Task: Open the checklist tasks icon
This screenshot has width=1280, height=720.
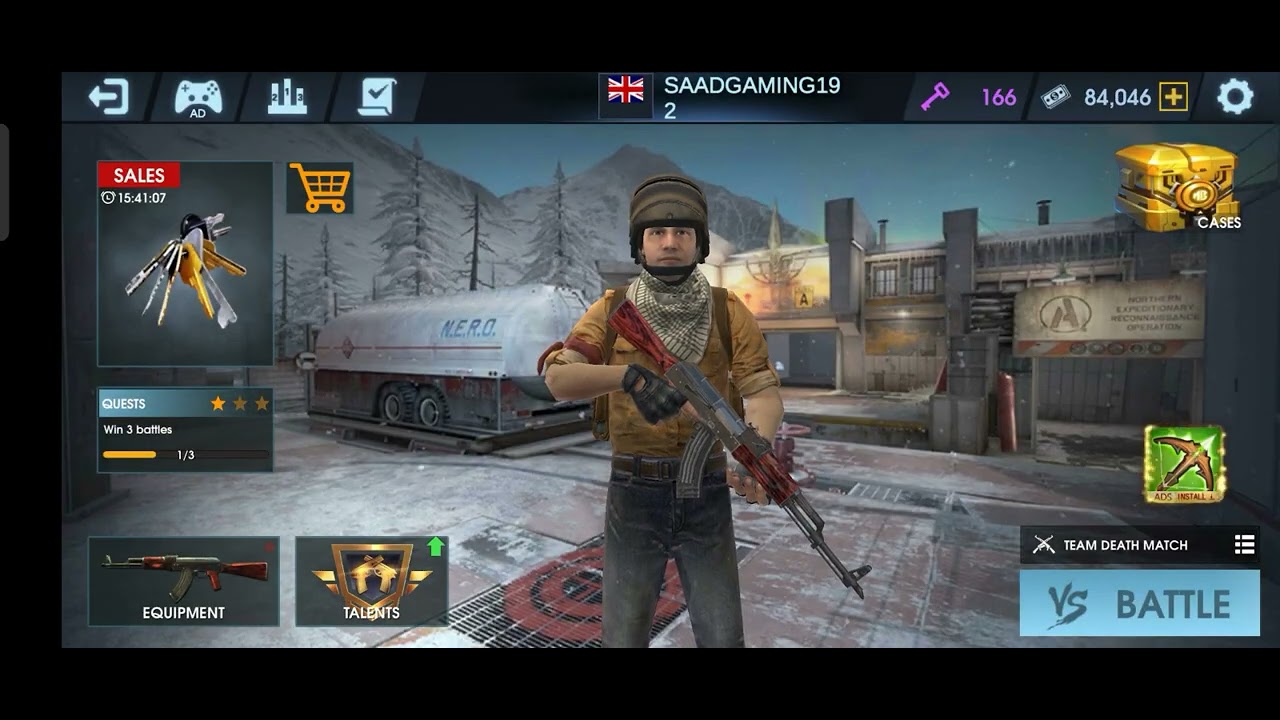Action: (377, 97)
